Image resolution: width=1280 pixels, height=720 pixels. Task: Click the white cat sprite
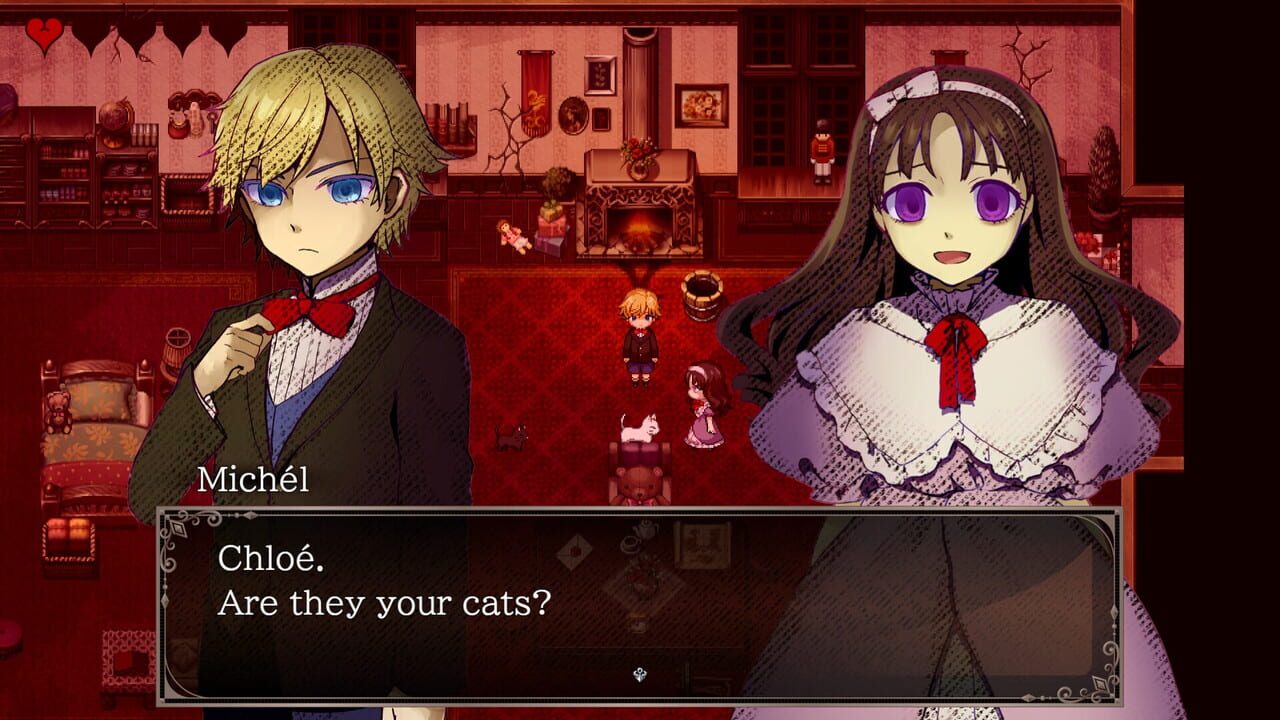(638, 426)
